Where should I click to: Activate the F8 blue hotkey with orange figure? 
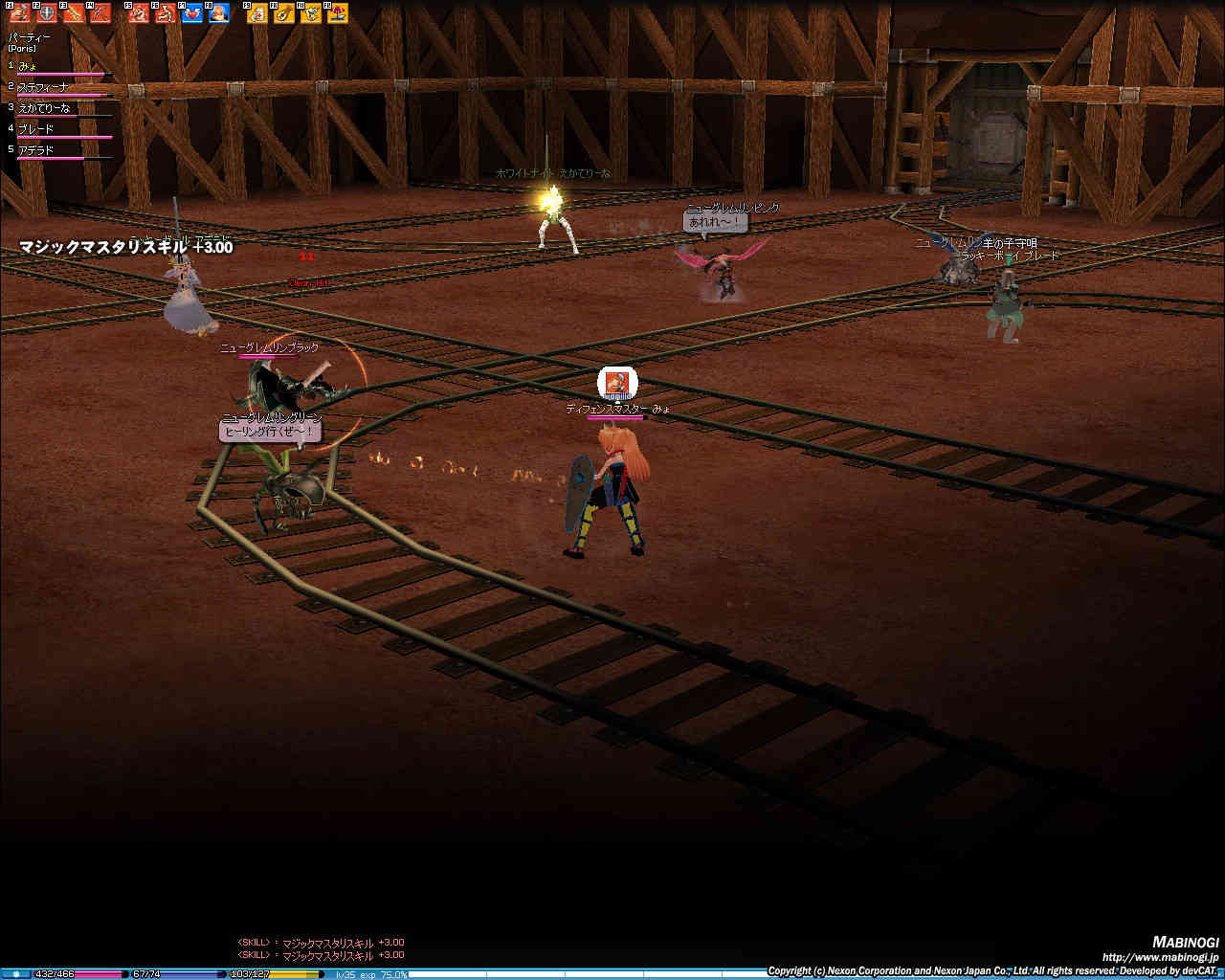click(219, 13)
